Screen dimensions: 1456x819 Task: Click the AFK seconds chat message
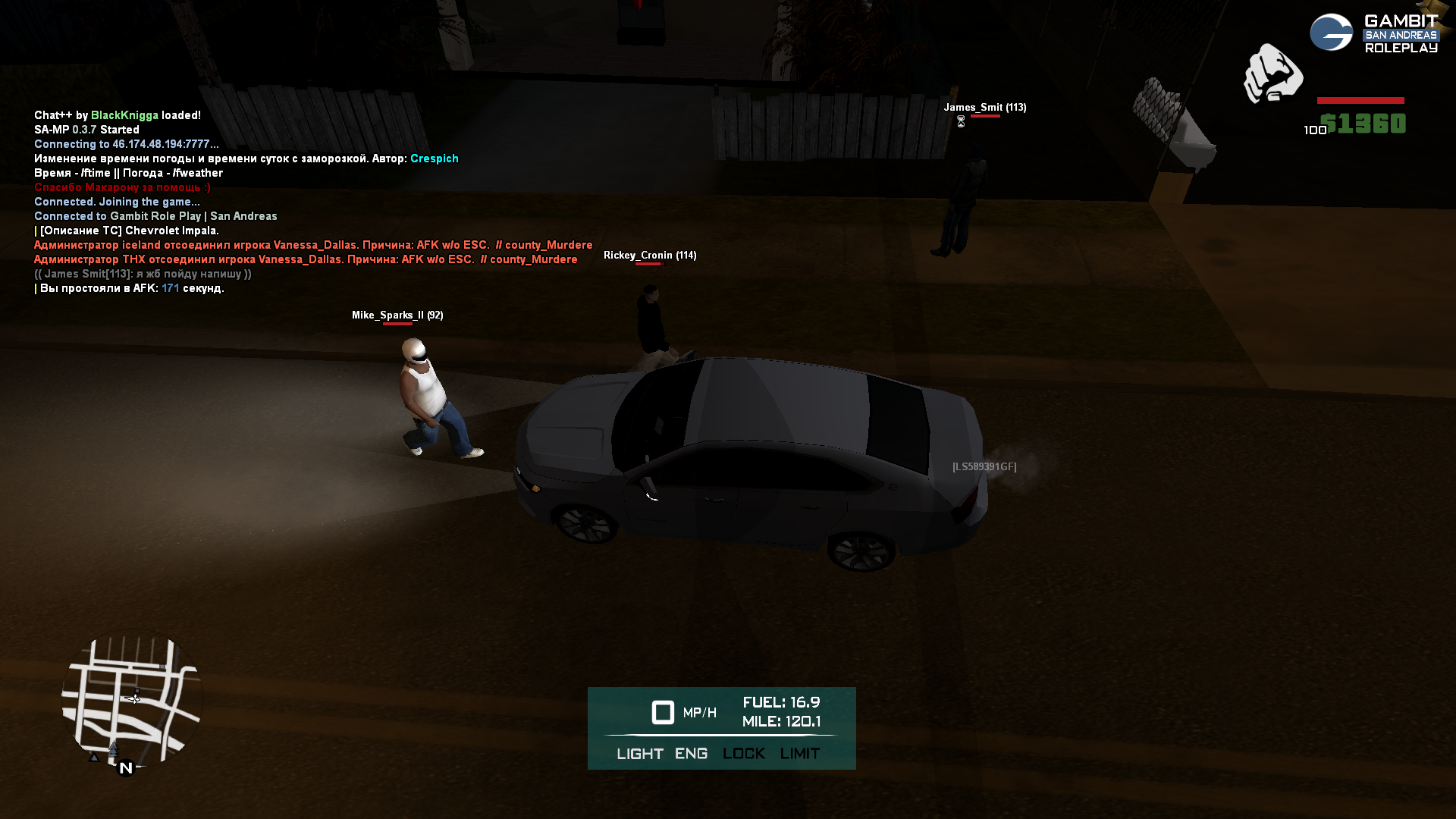pyautogui.click(x=132, y=288)
